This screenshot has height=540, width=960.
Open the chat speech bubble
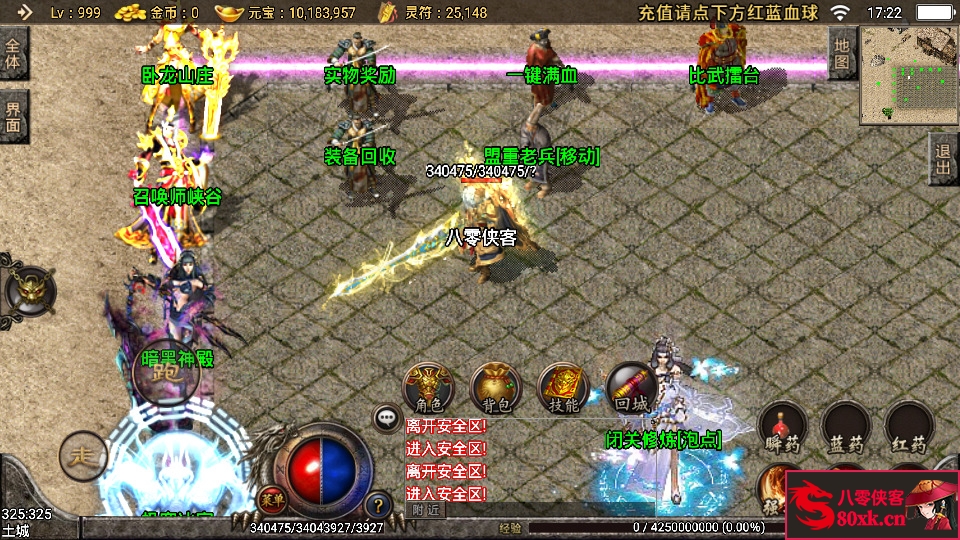387,417
